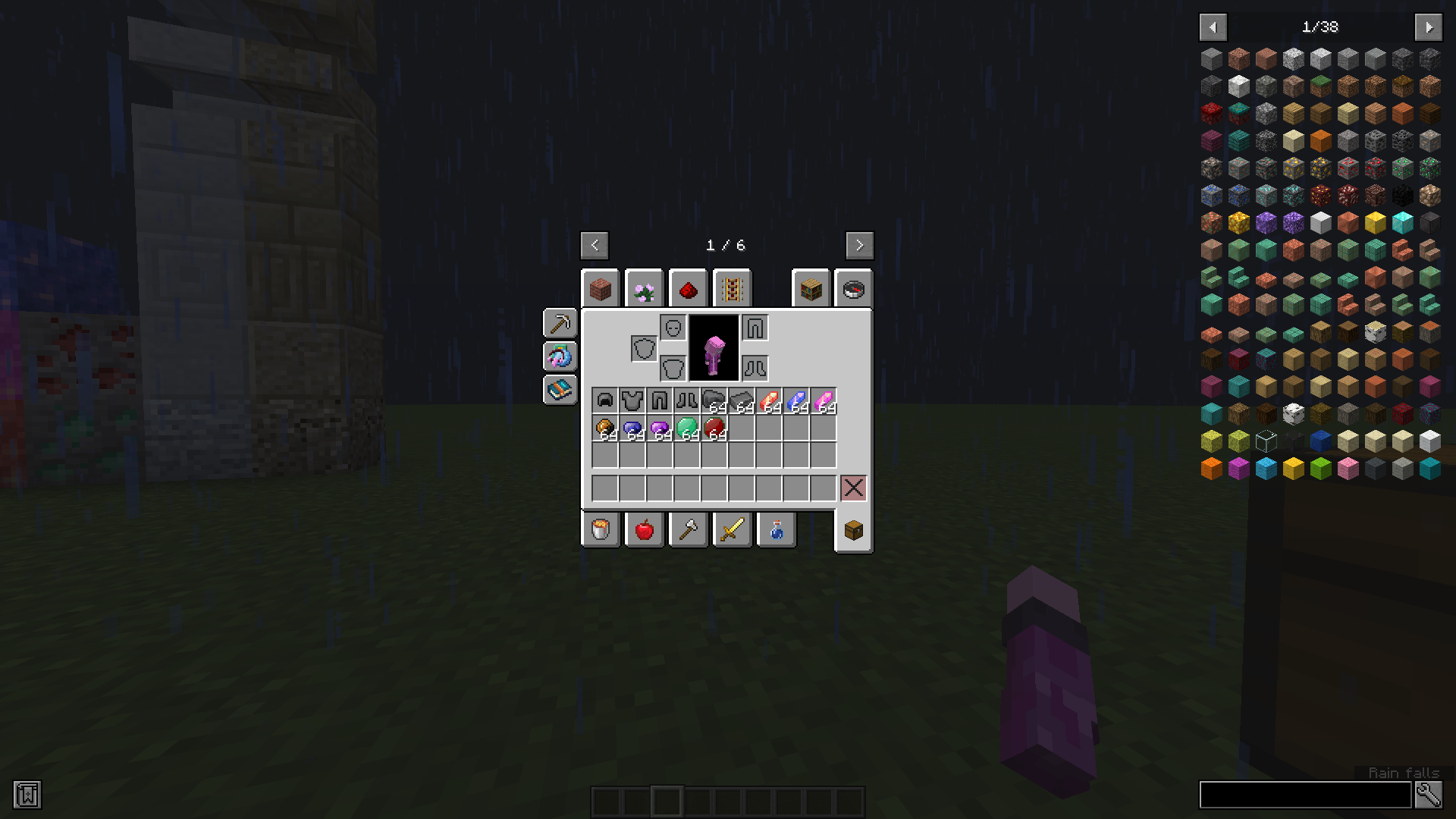Select the pickaxe icon on the left sidebar
The image size is (1456, 819).
coord(560,324)
